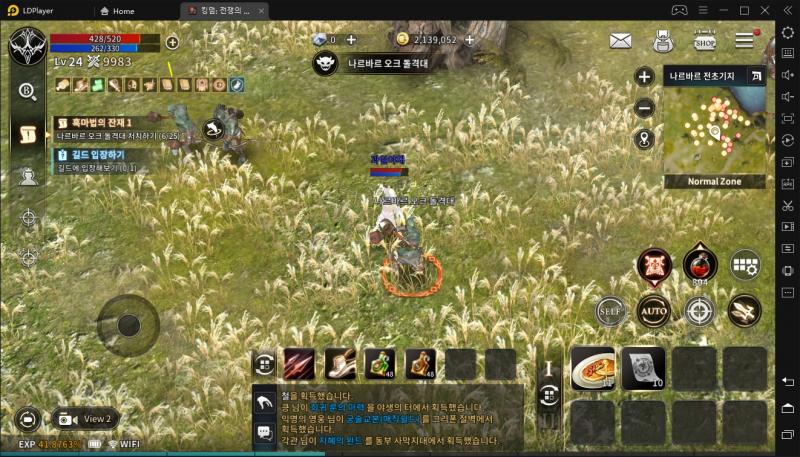Image resolution: width=800 pixels, height=457 pixels.
Task: Open the mail envelope icon
Action: (620, 41)
